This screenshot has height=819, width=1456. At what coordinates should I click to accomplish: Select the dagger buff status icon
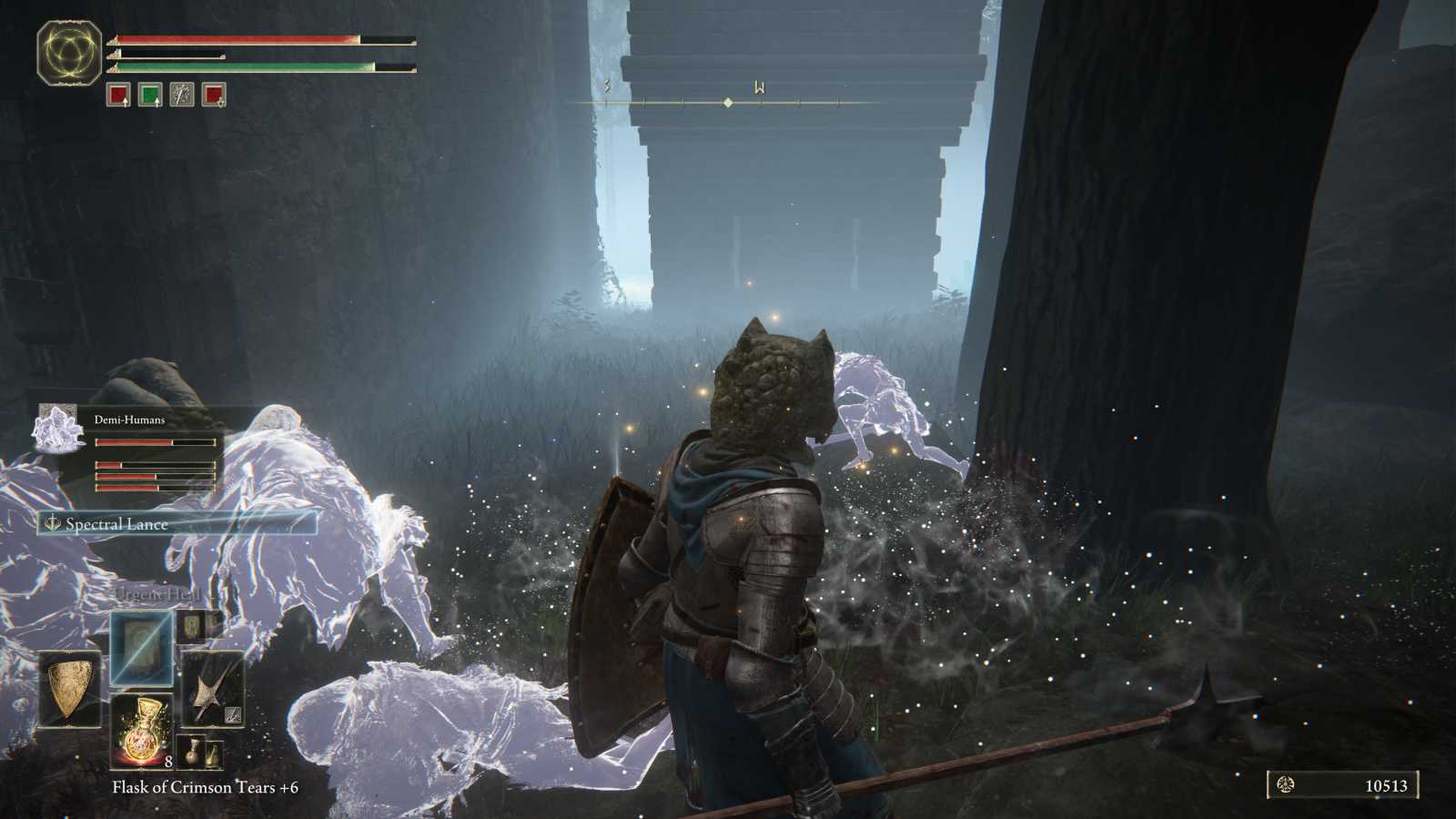pos(183,95)
